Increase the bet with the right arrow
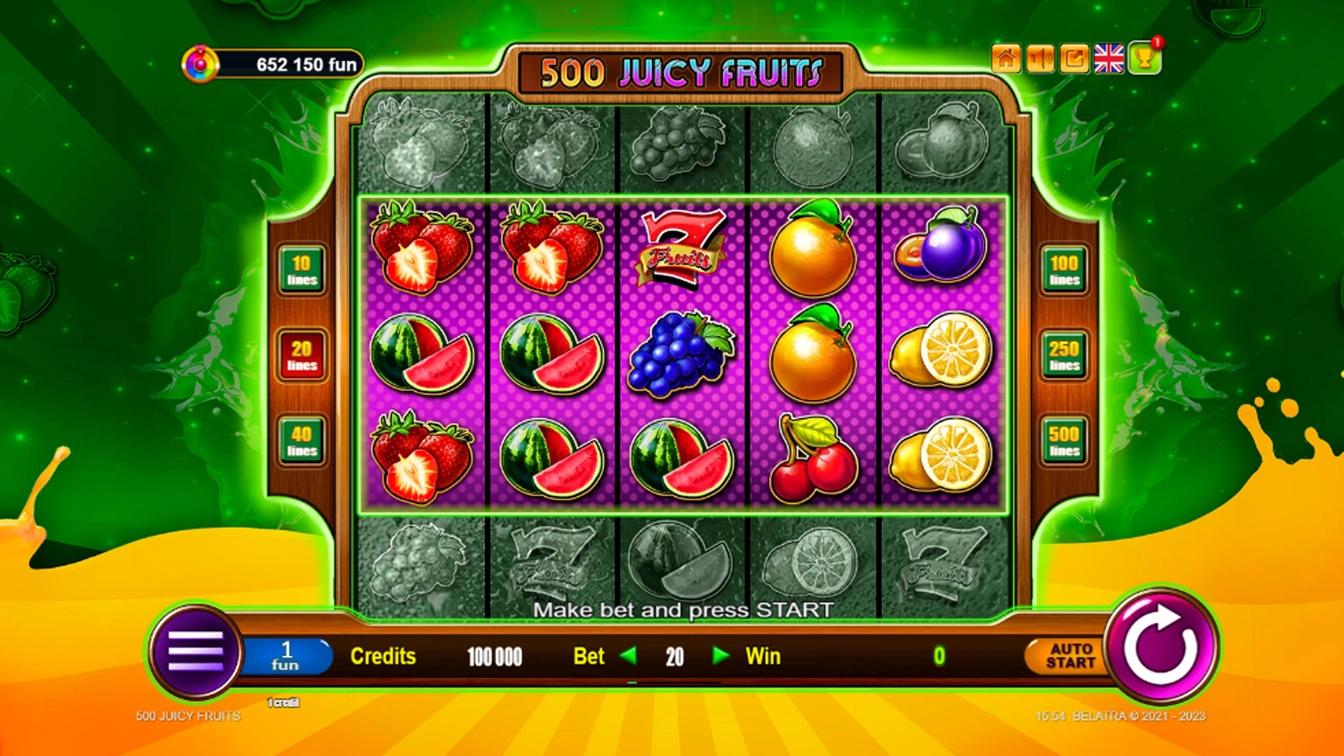Screen dimensions: 1344x756 pyautogui.click(x=720, y=657)
